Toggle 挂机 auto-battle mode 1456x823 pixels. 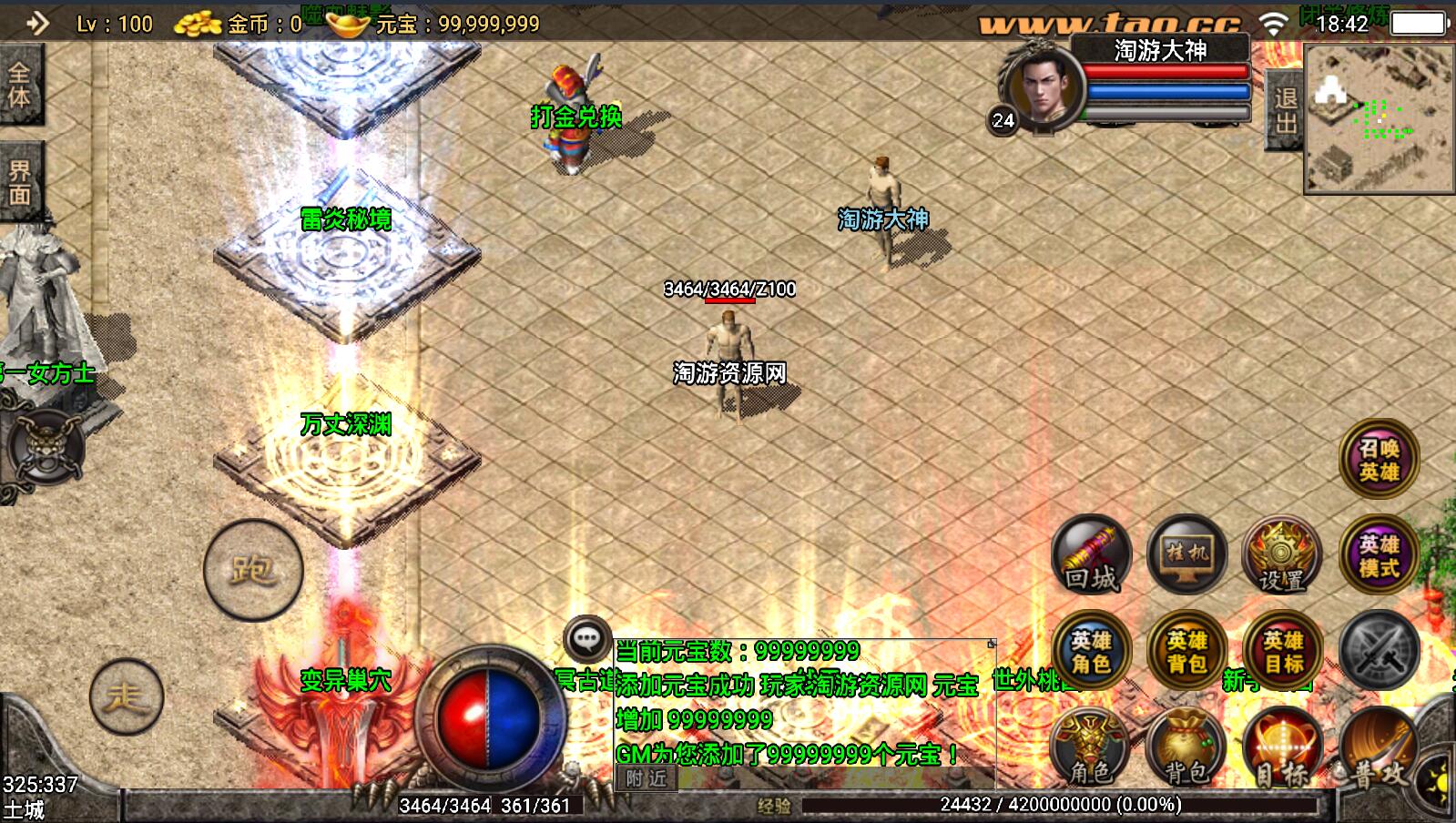[1186, 554]
